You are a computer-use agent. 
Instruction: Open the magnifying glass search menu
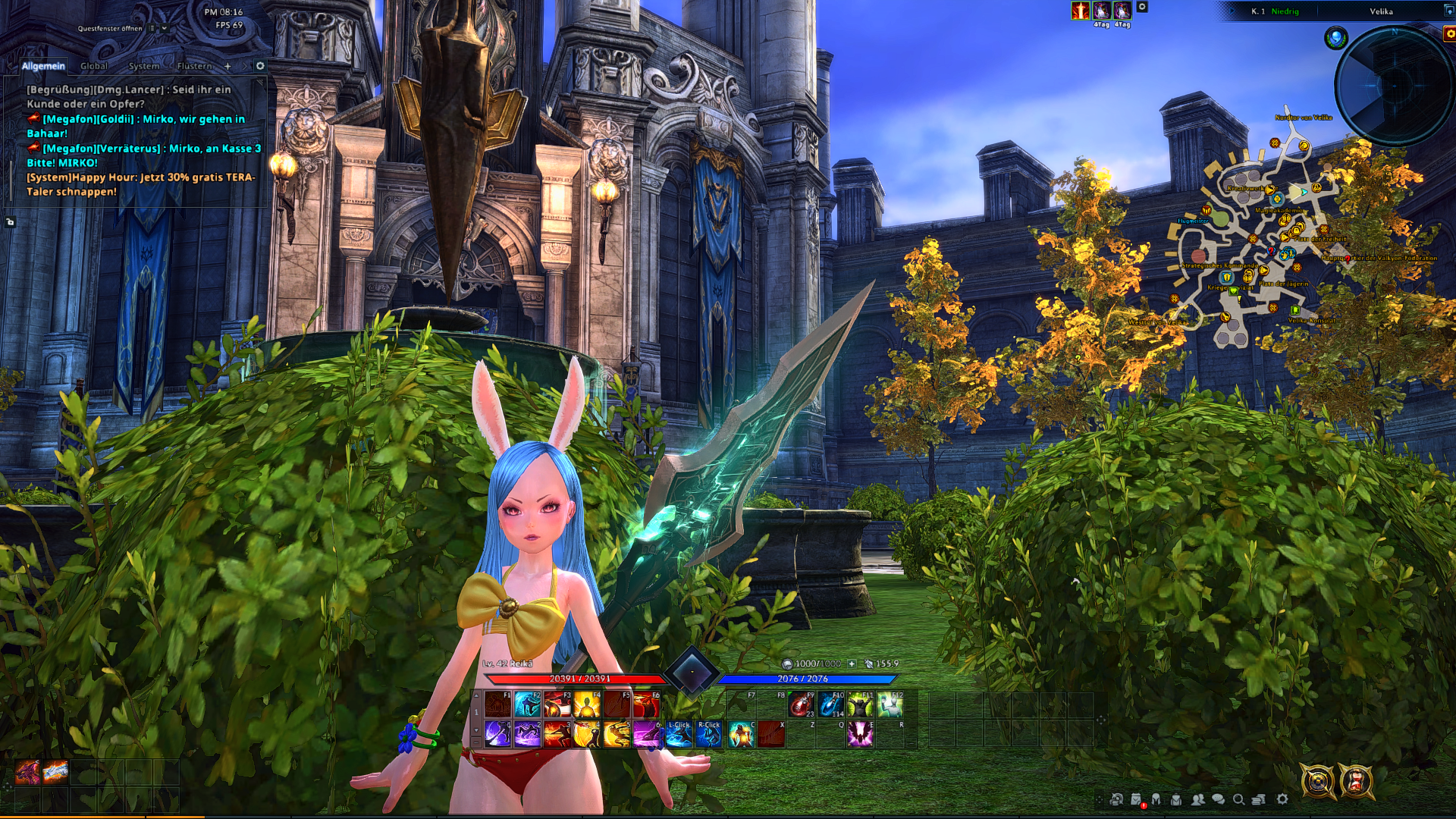tap(1238, 799)
